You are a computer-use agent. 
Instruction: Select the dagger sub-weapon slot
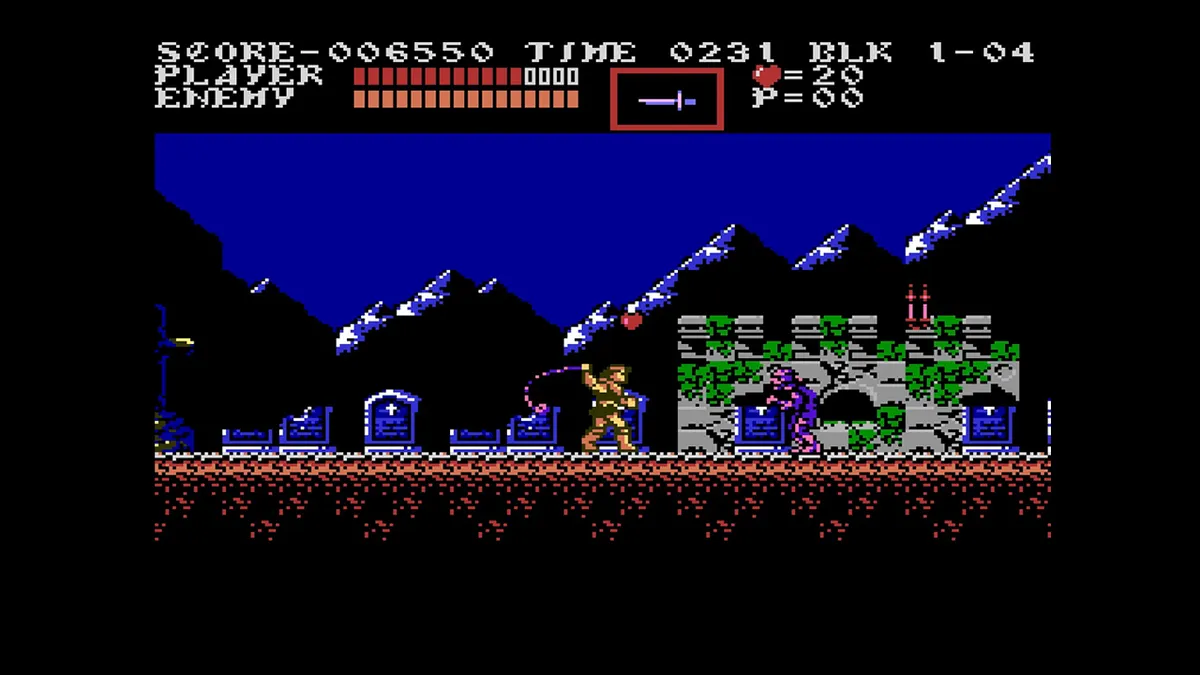(x=667, y=100)
